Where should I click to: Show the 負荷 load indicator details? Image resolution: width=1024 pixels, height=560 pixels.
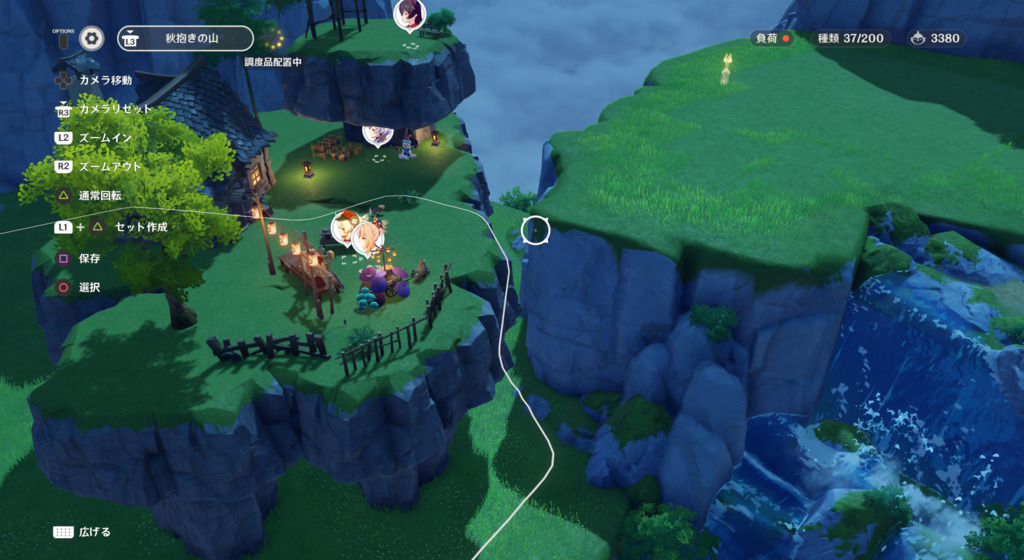coord(772,39)
